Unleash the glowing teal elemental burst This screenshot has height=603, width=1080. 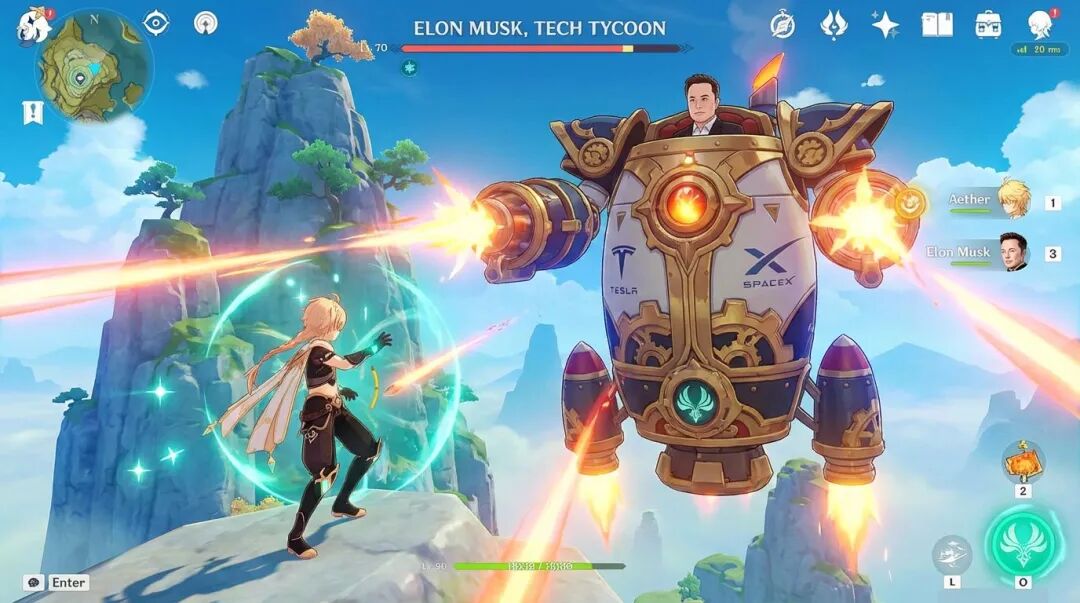click(1024, 543)
